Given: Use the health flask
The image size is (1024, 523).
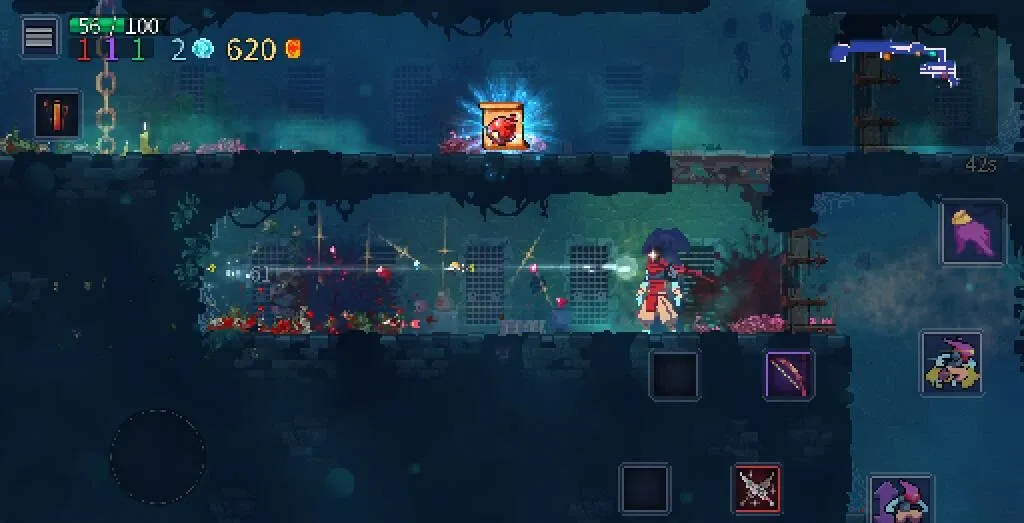Looking at the screenshot, I should click(57, 114).
